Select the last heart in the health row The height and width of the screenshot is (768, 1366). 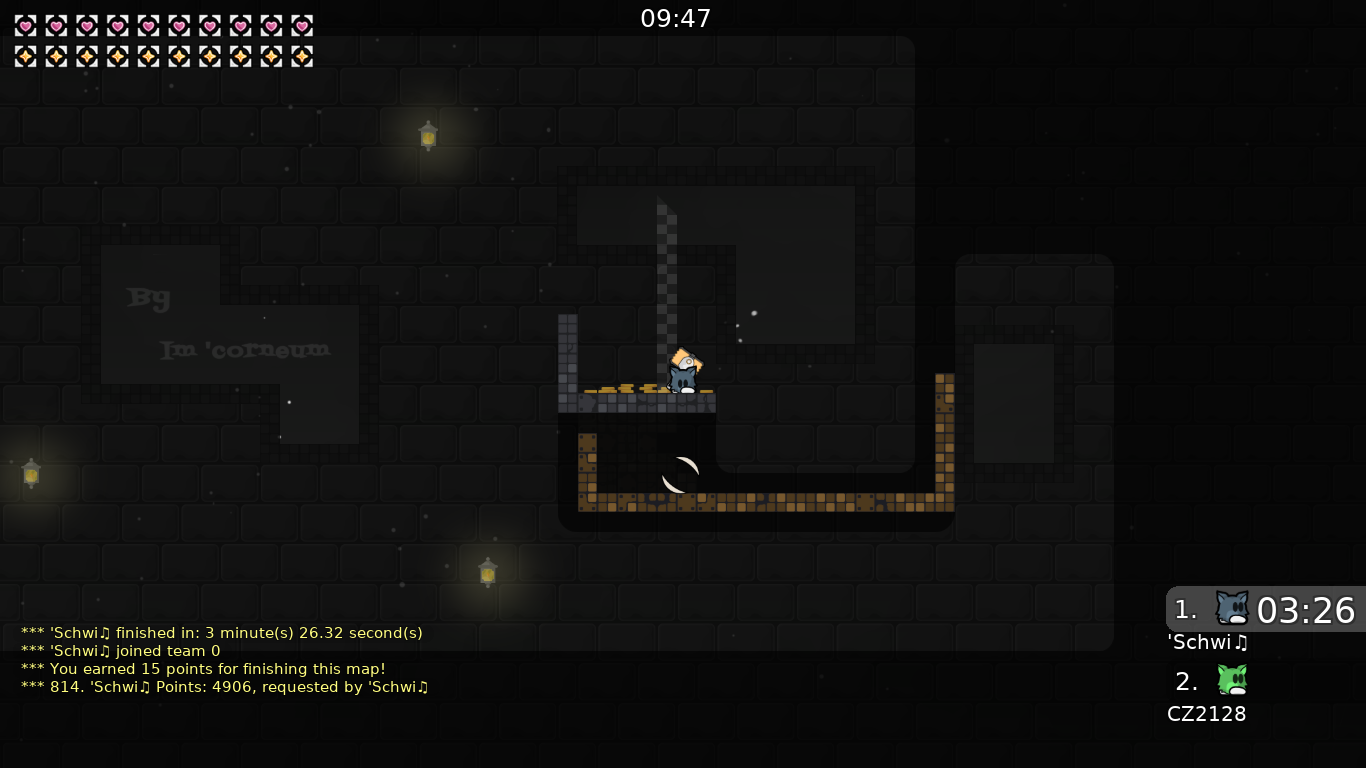(302, 25)
